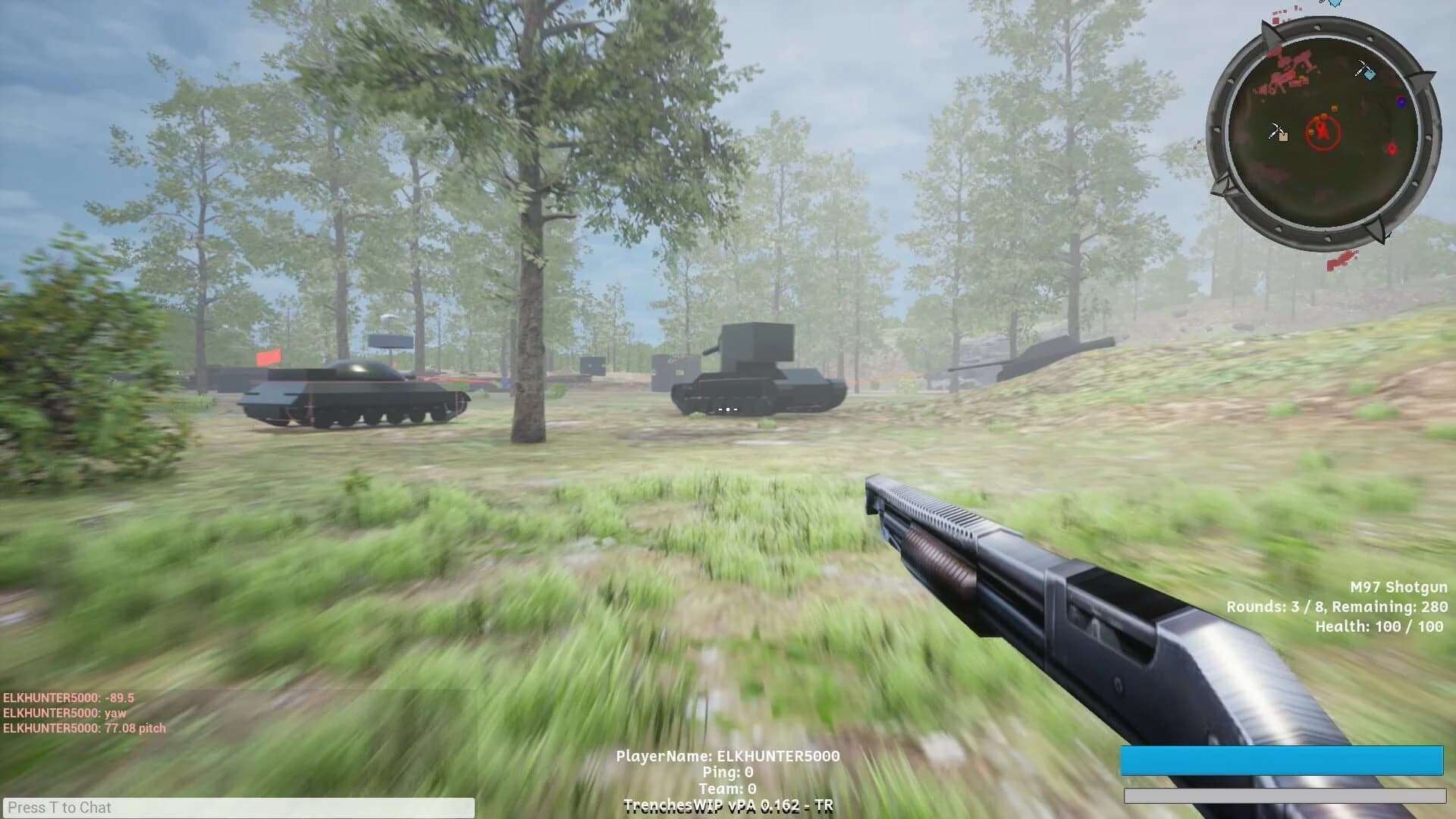Select the left pickaxe marker inside the minimap
Screen dimensions: 1456x819
point(1277,130)
